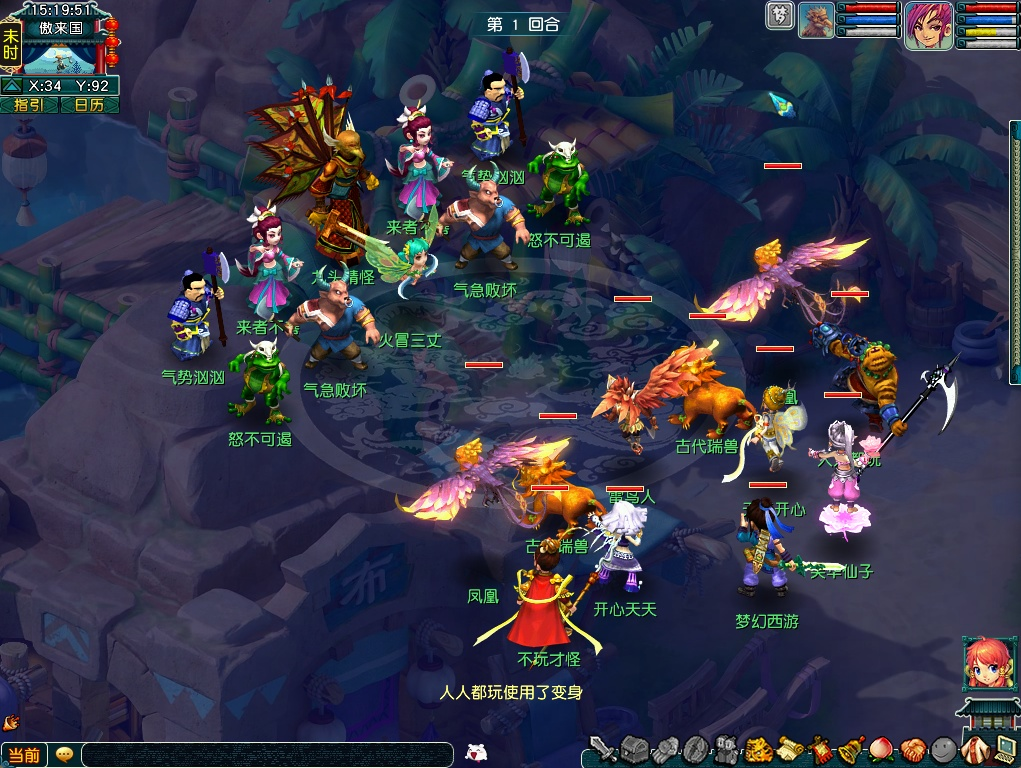Open the computer system icon
This screenshot has height=768, width=1021.
[x=1003, y=748]
